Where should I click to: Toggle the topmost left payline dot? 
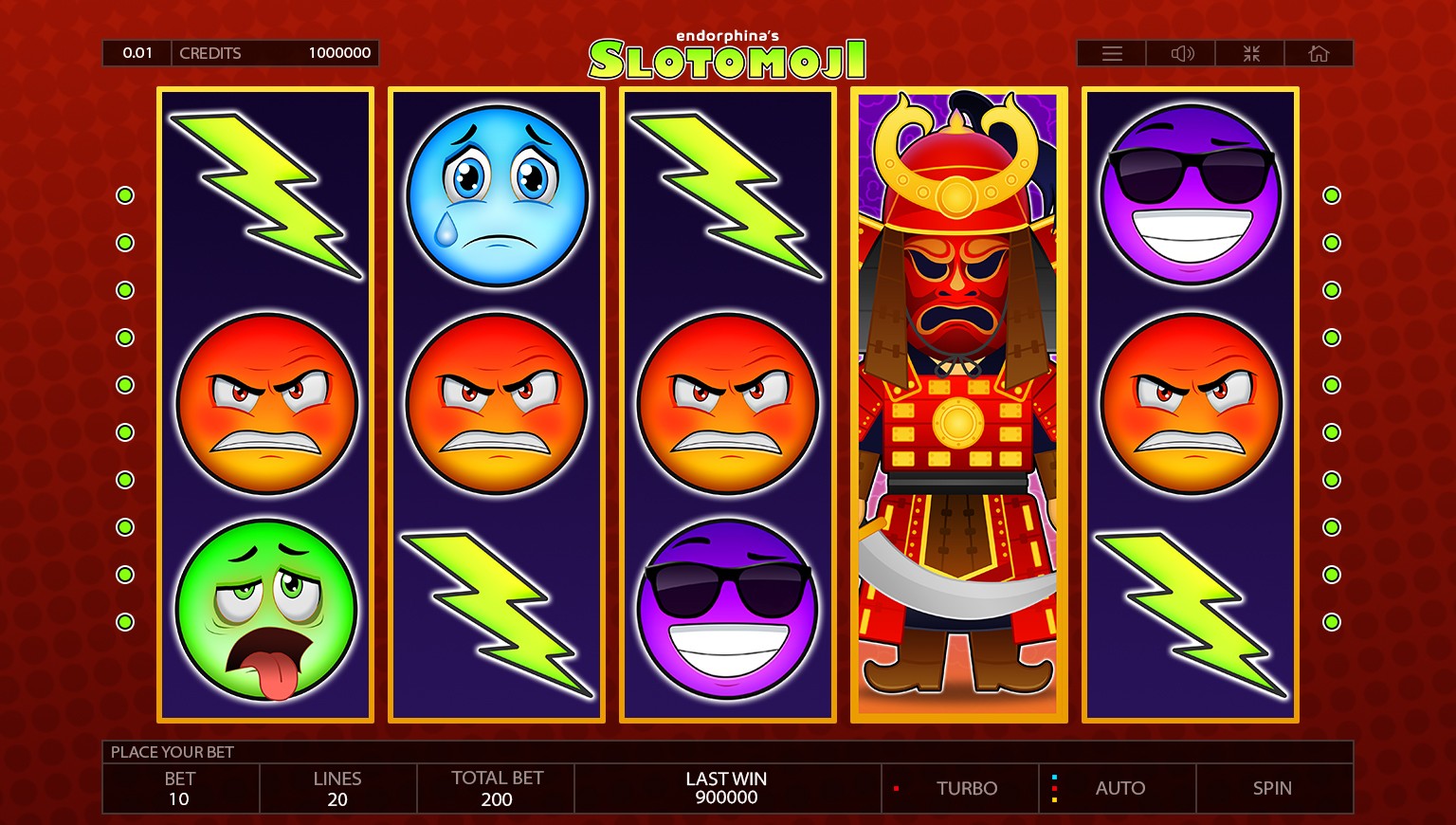(x=125, y=194)
